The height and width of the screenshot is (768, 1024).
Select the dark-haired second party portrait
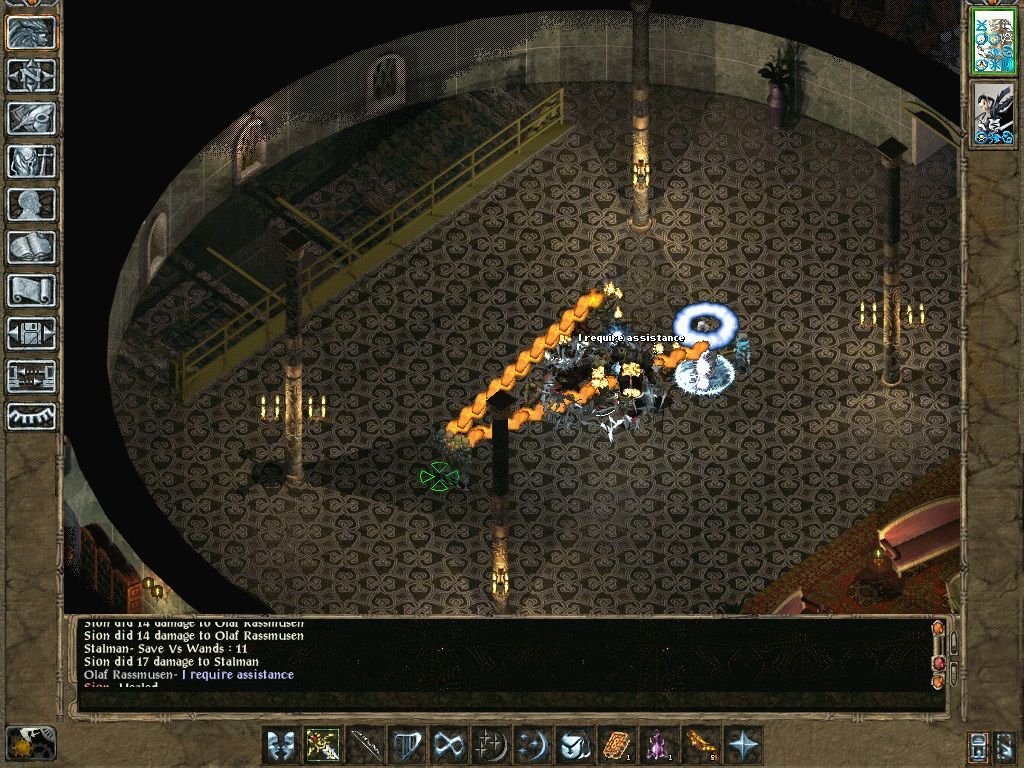(x=994, y=115)
